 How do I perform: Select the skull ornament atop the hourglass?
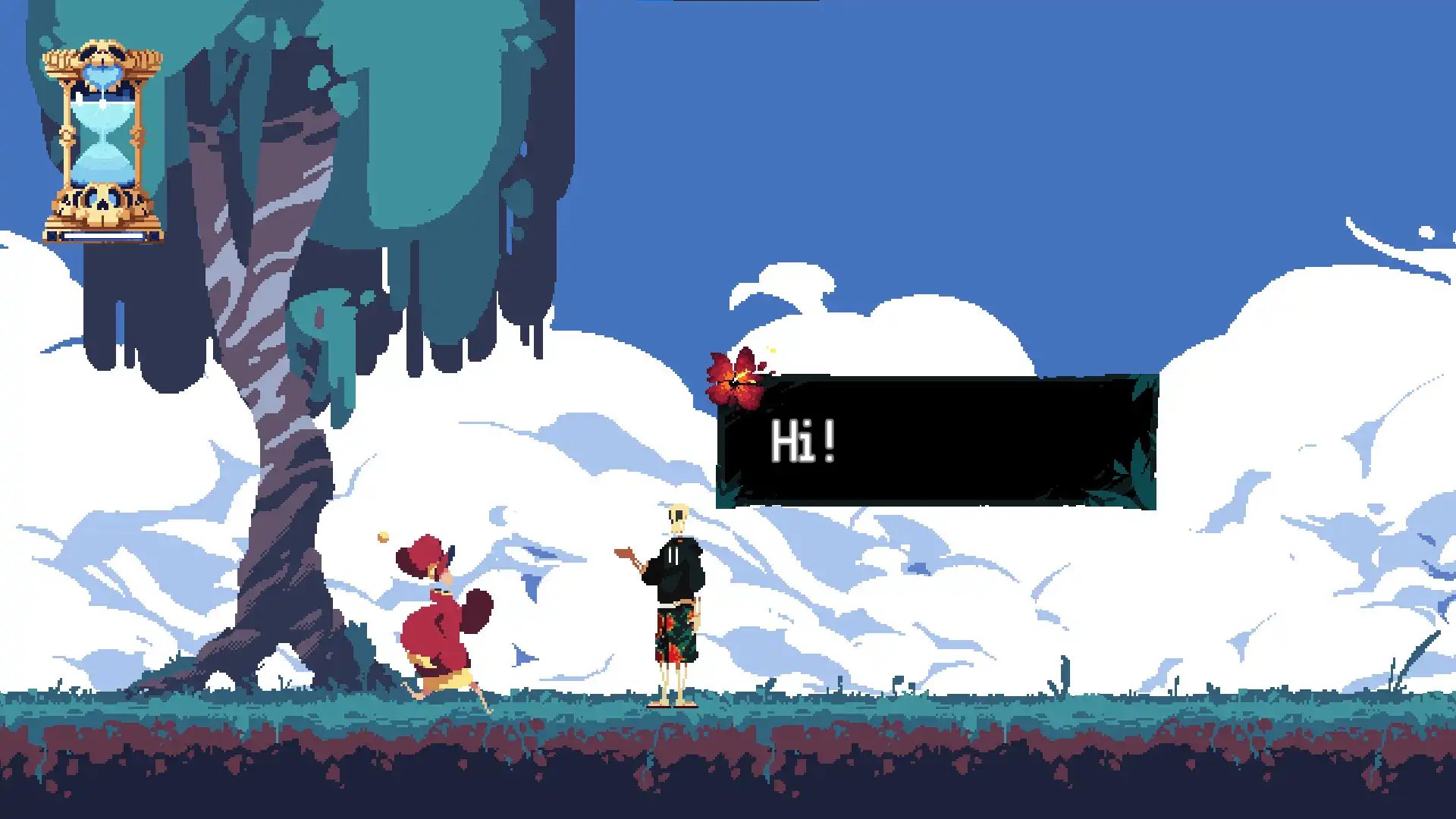coord(102,53)
